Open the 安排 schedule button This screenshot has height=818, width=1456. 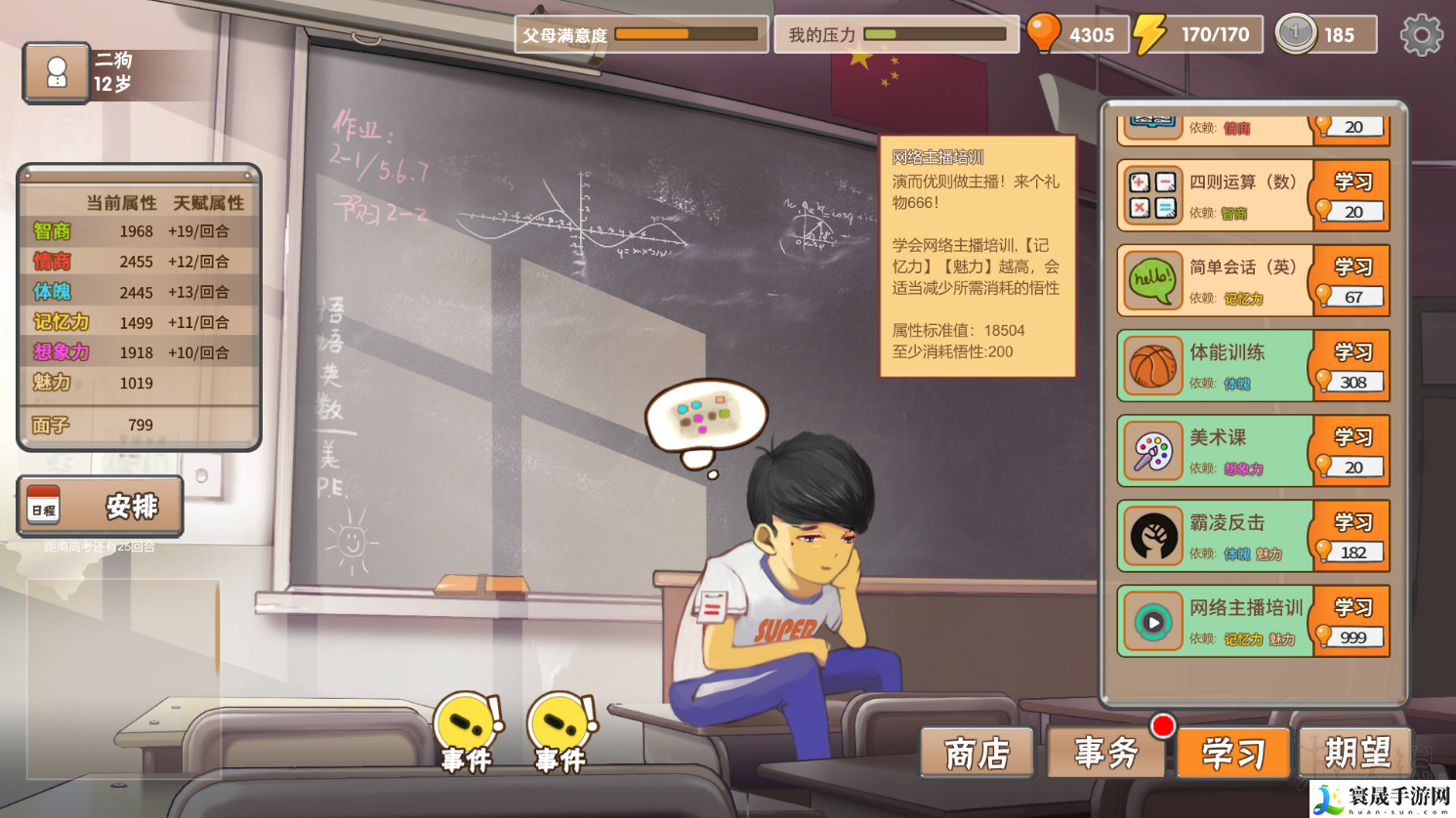coord(101,507)
